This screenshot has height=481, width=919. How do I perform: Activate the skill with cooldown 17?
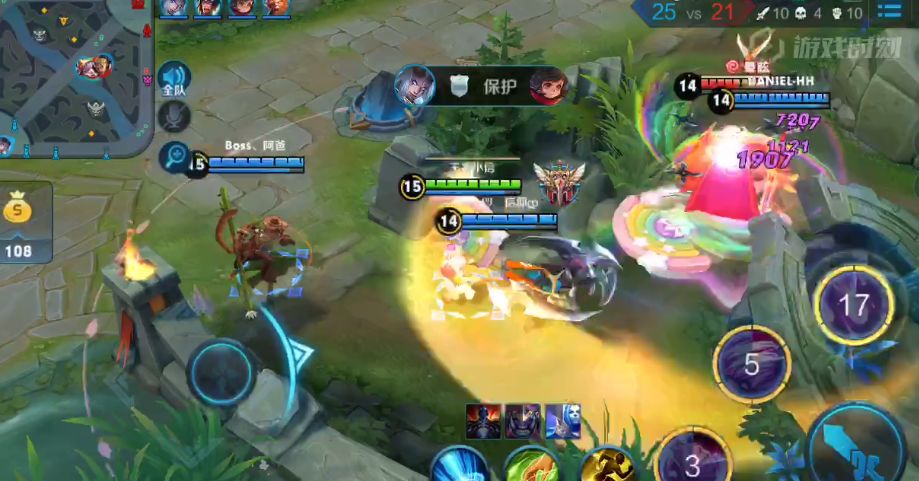853,305
